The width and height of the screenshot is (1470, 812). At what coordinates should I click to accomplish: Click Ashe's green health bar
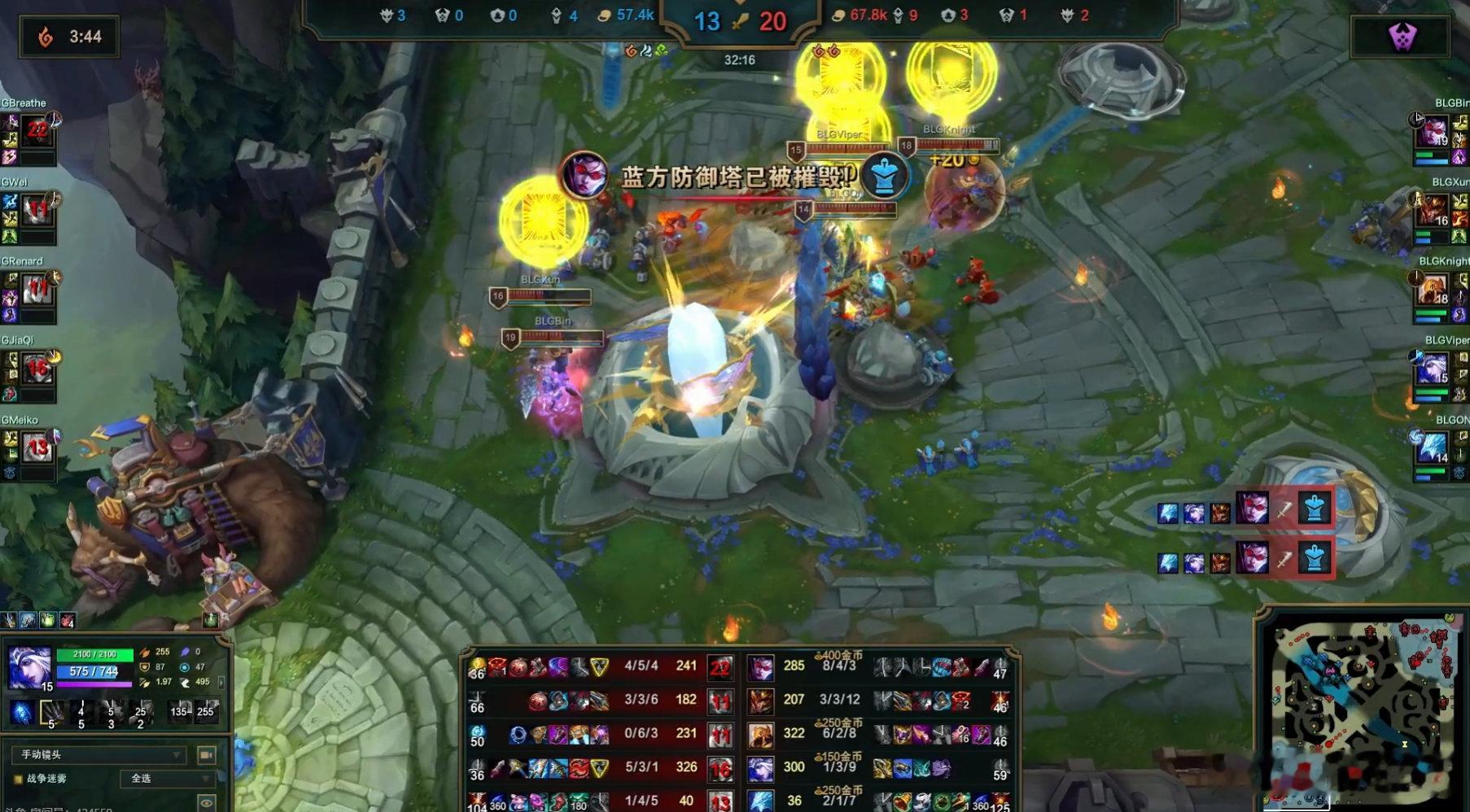93,654
